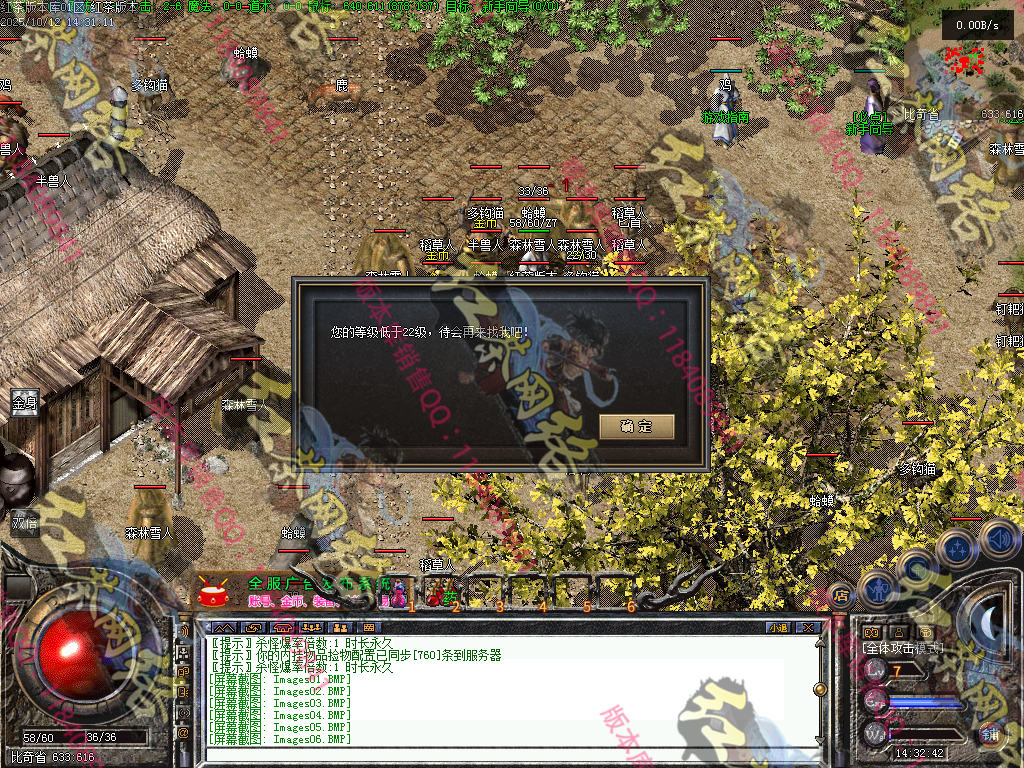Image resolution: width=1024 pixels, height=768 pixels.
Task: Confirm the level warning dialog with 确定
Action: click(636, 426)
